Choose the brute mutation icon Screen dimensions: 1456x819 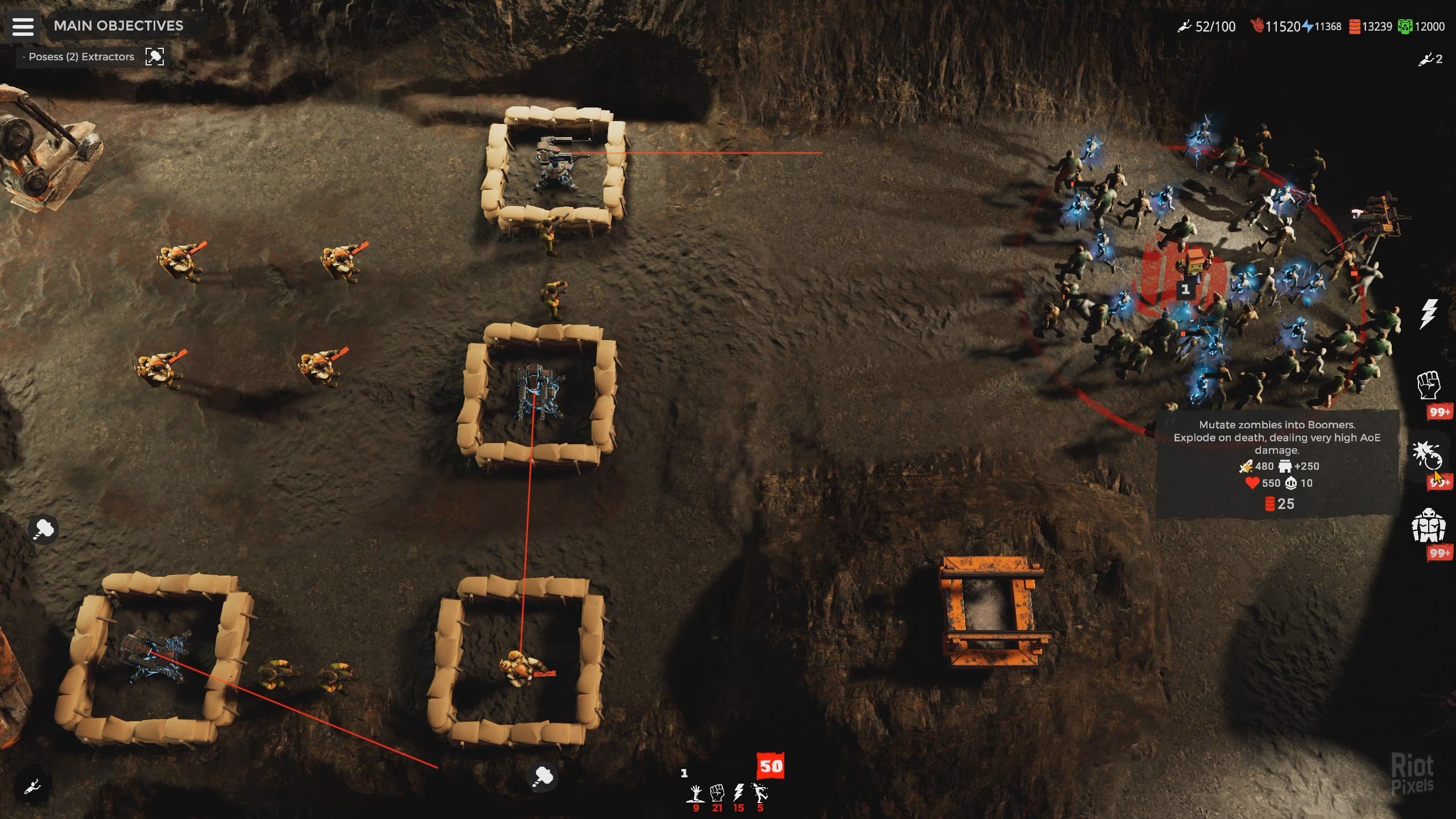(1428, 525)
